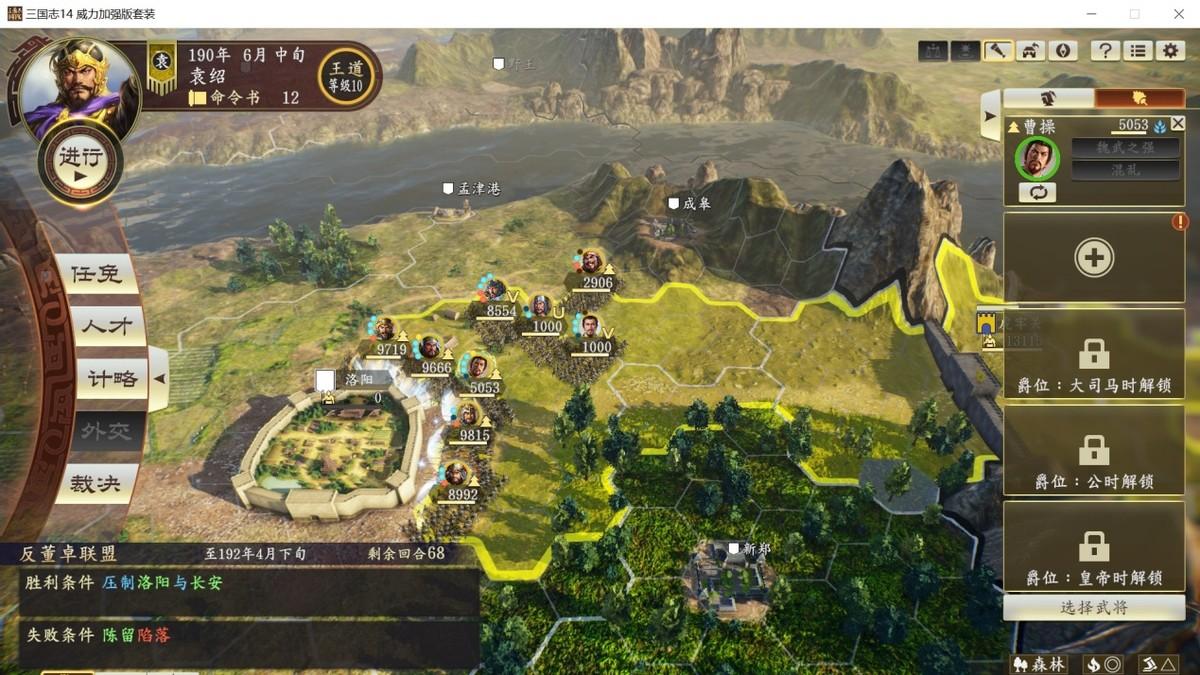Open the 人才 talent menu
Image resolution: width=1200 pixels, height=675 pixels.
pyautogui.click(x=101, y=326)
